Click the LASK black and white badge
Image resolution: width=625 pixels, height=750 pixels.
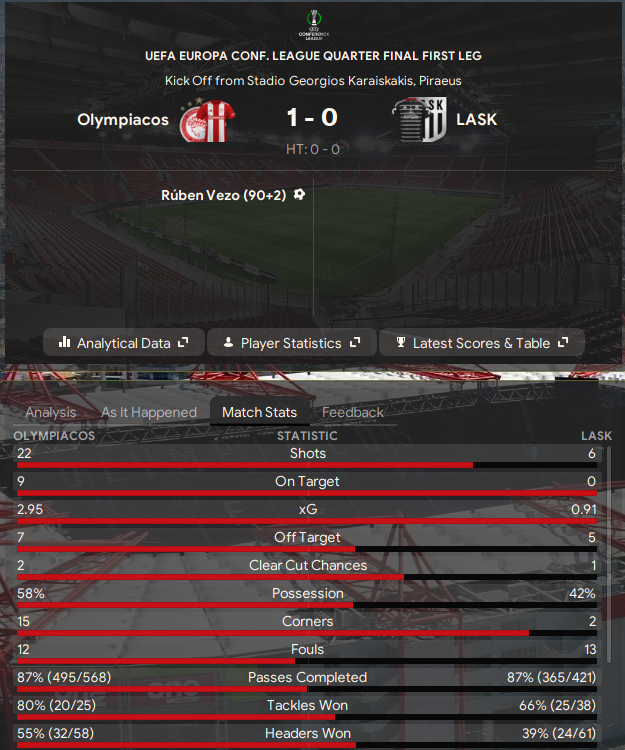[421, 121]
